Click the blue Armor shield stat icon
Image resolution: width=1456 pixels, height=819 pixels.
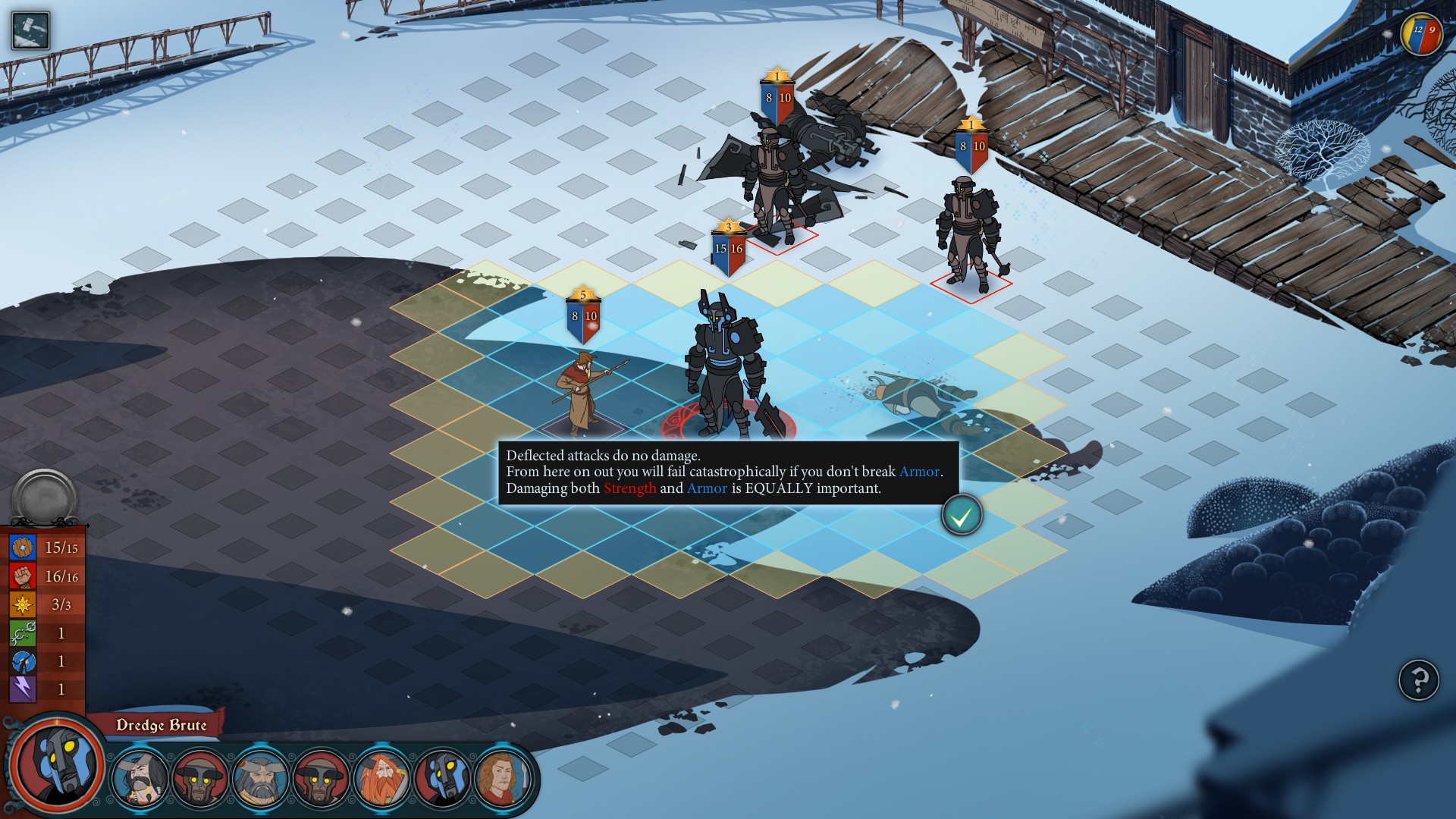(23, 547)
